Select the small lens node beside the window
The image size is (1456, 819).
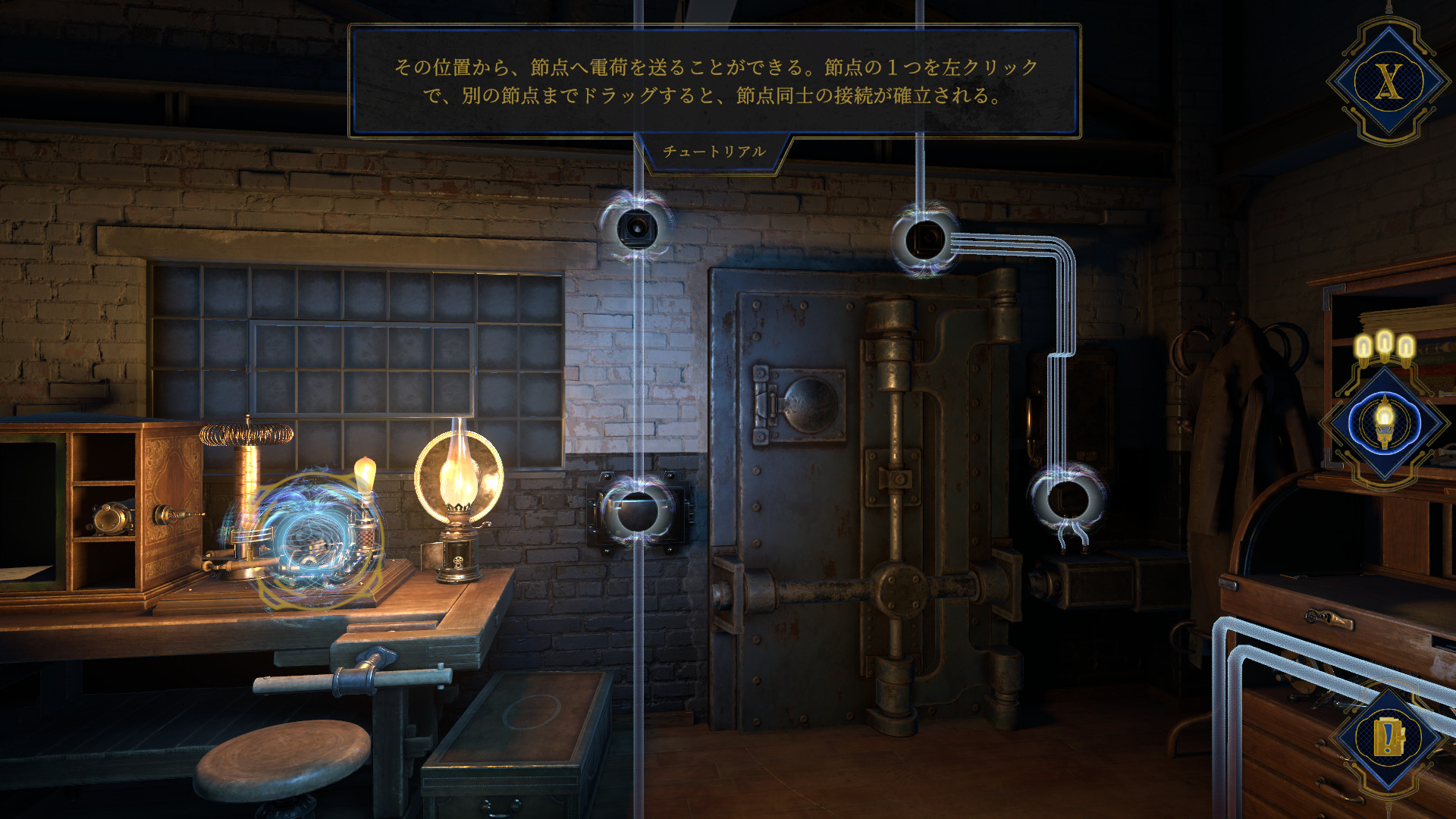pos(637,226)
